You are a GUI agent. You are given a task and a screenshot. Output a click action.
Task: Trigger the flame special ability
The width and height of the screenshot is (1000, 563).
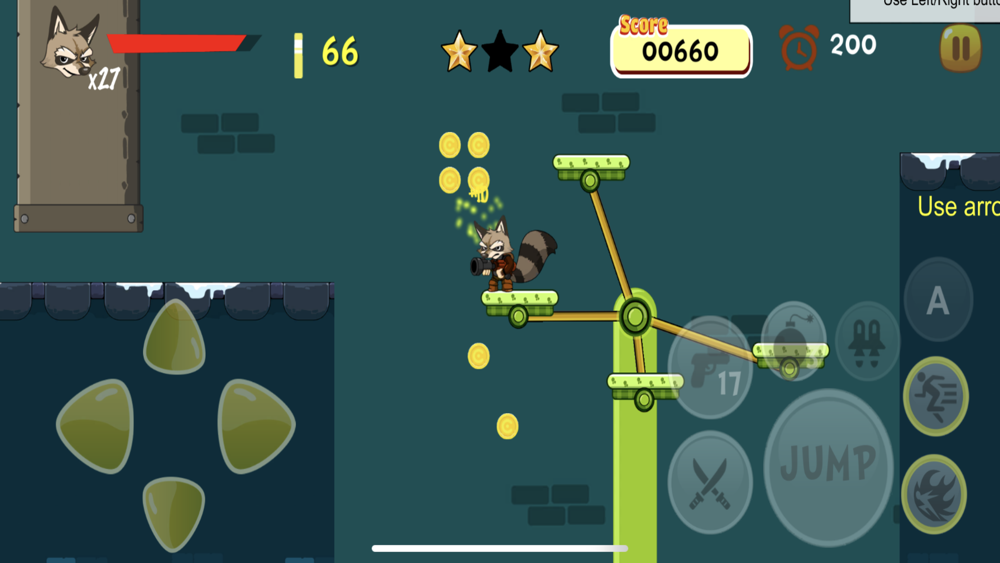[x=934, y=493]
